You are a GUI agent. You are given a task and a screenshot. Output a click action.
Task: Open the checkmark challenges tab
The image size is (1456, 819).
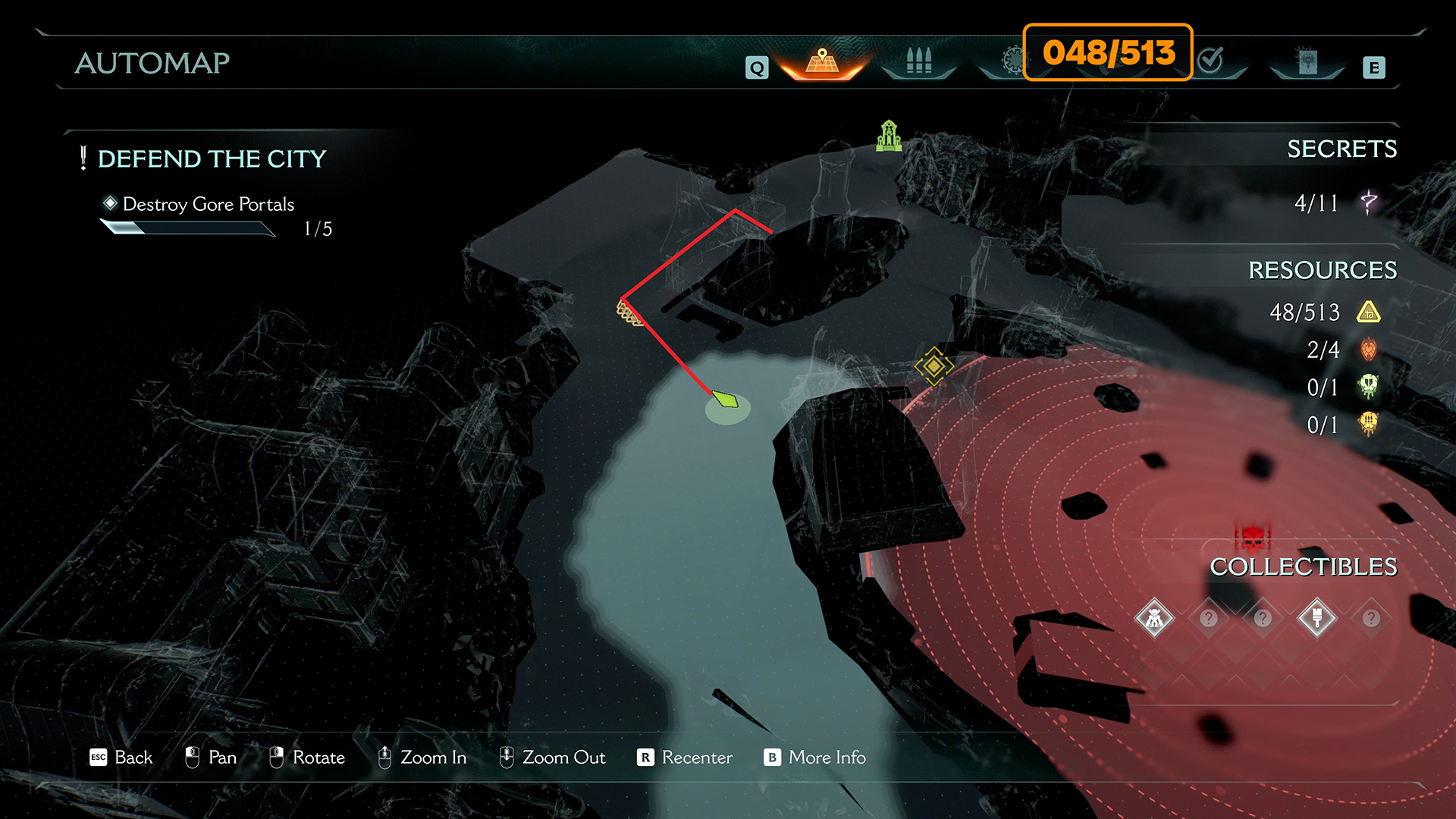tap(1211, 61)
